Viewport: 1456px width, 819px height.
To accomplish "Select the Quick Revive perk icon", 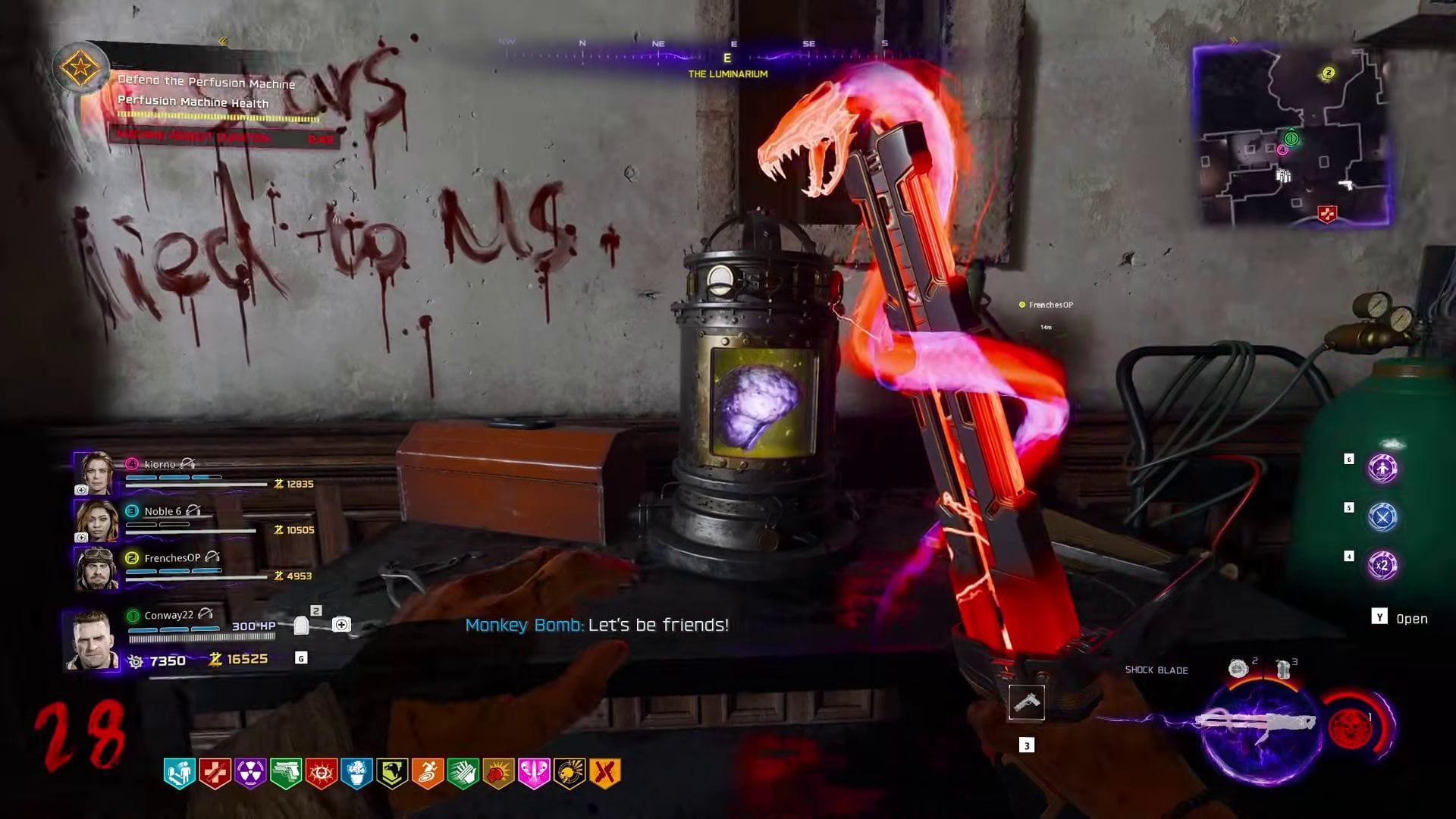I will (x=177, y=771).
